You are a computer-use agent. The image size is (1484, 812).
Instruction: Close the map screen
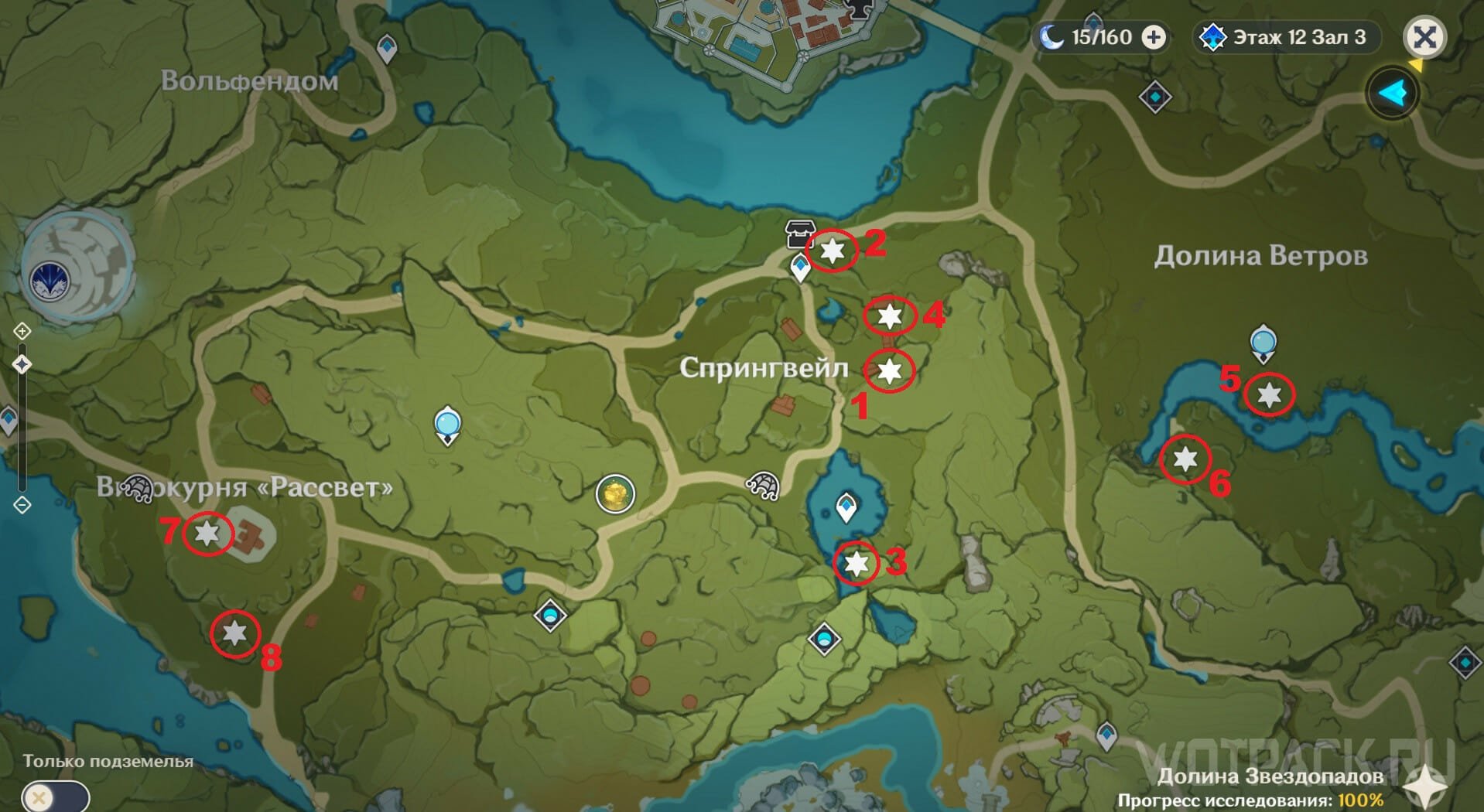click(1424, 37)
